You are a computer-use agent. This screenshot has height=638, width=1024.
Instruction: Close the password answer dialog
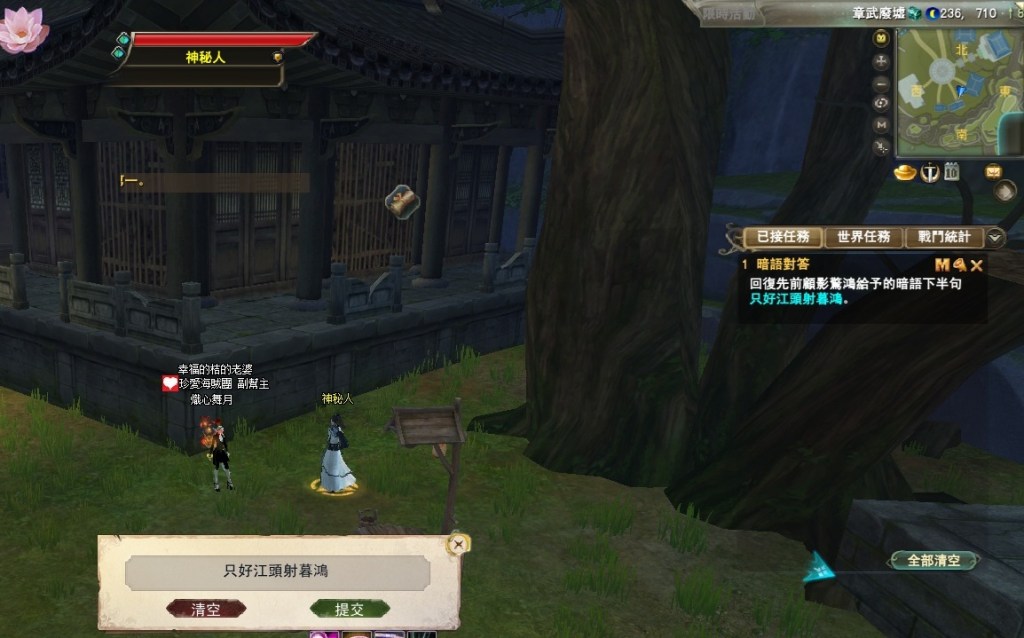click(458, 544)
